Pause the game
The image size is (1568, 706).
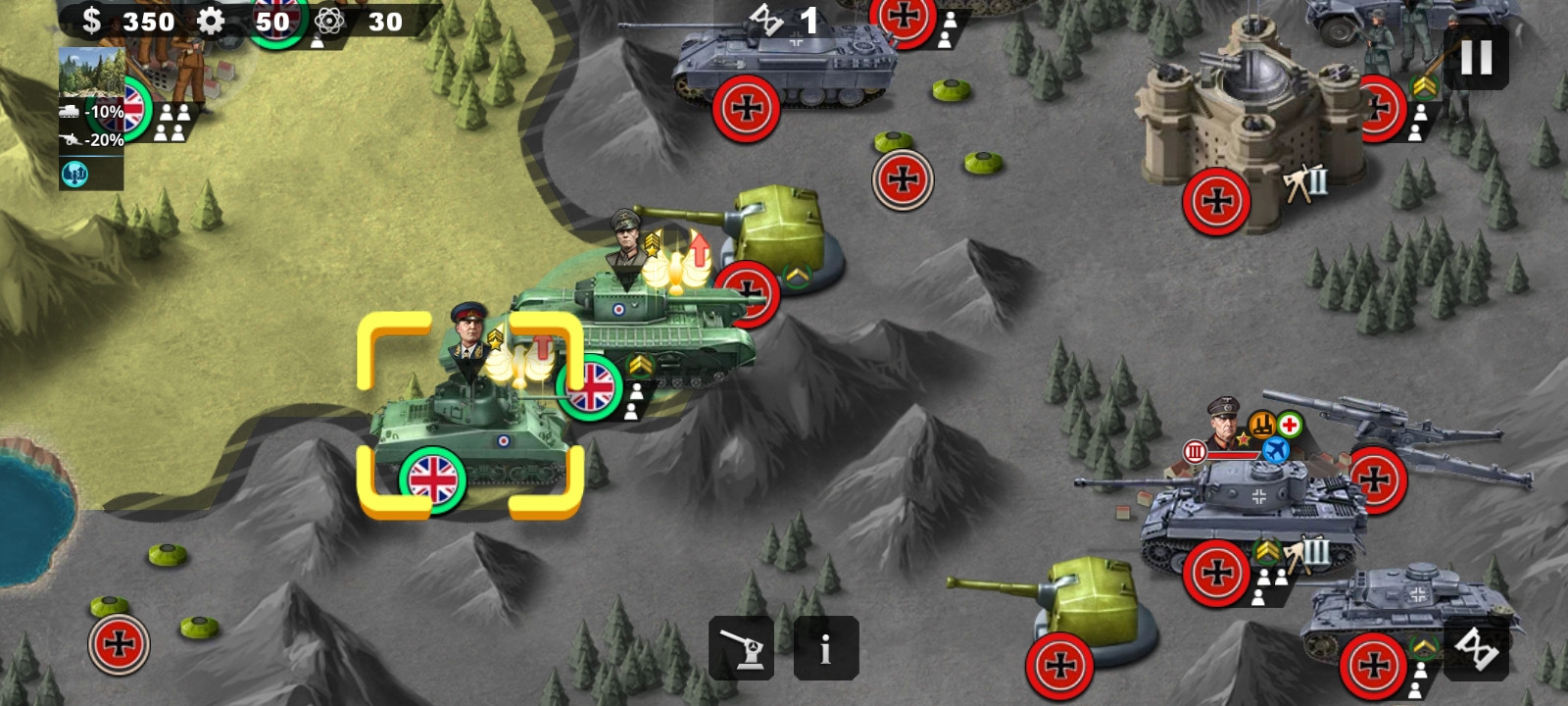click(x=1476, y=58)
